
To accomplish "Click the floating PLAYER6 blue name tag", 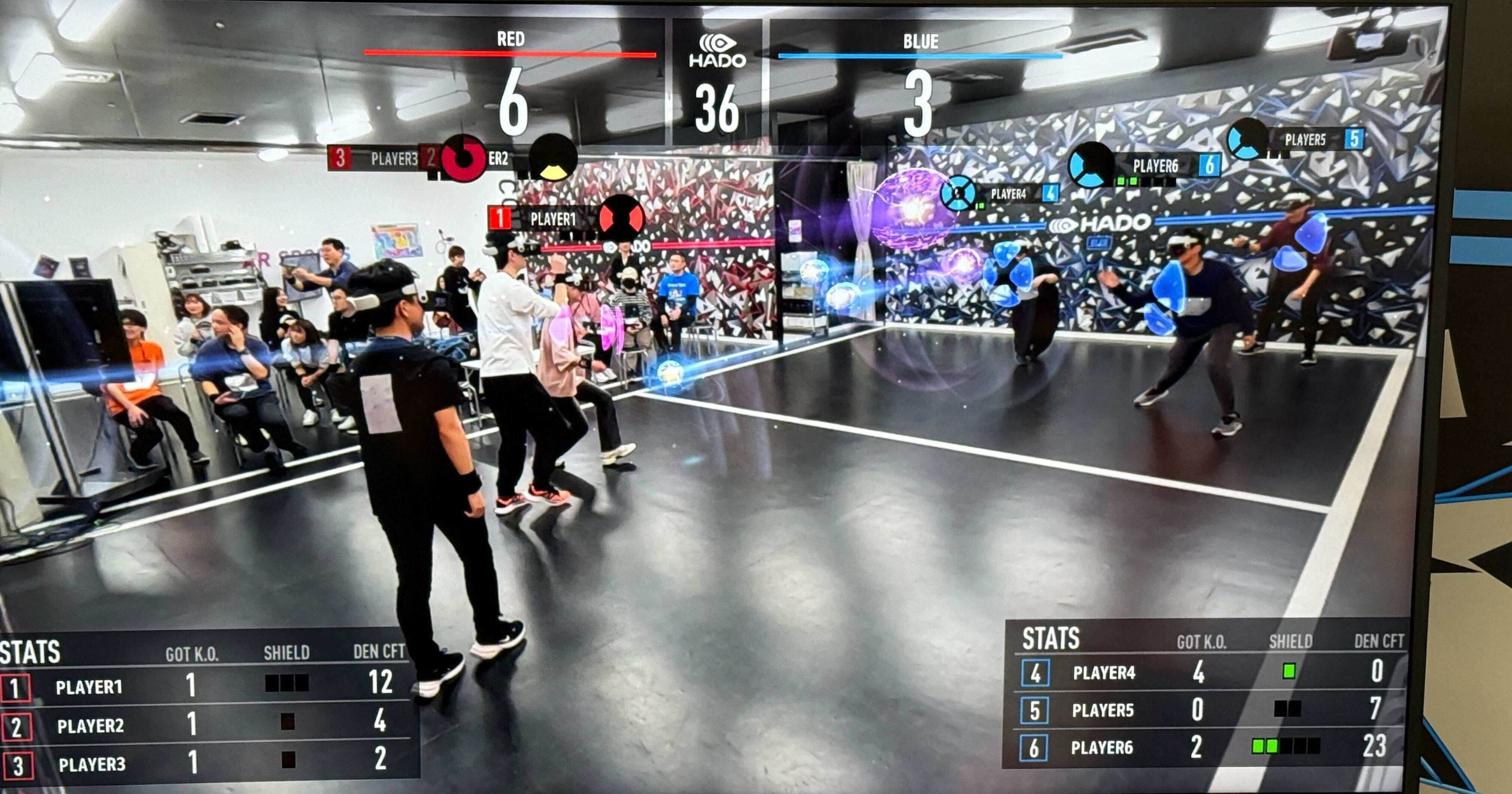I will (x=1154, y=166).
